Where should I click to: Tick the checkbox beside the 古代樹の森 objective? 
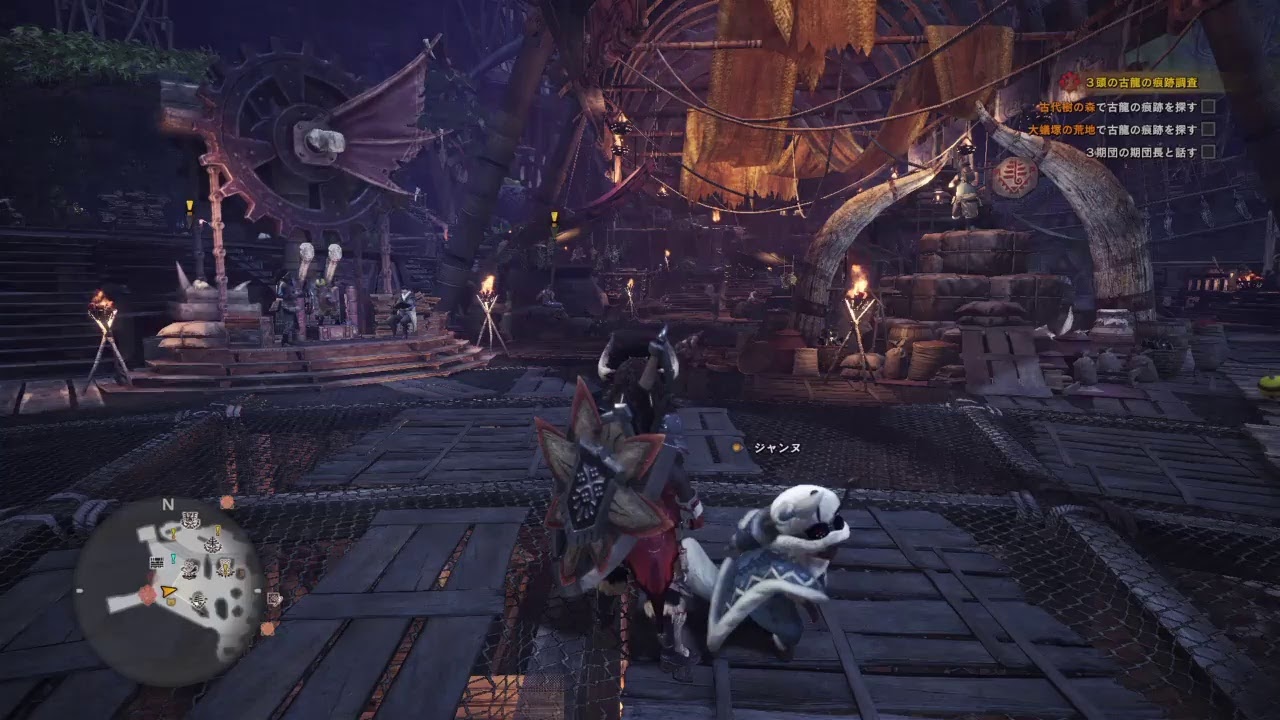click(1208, 106)
